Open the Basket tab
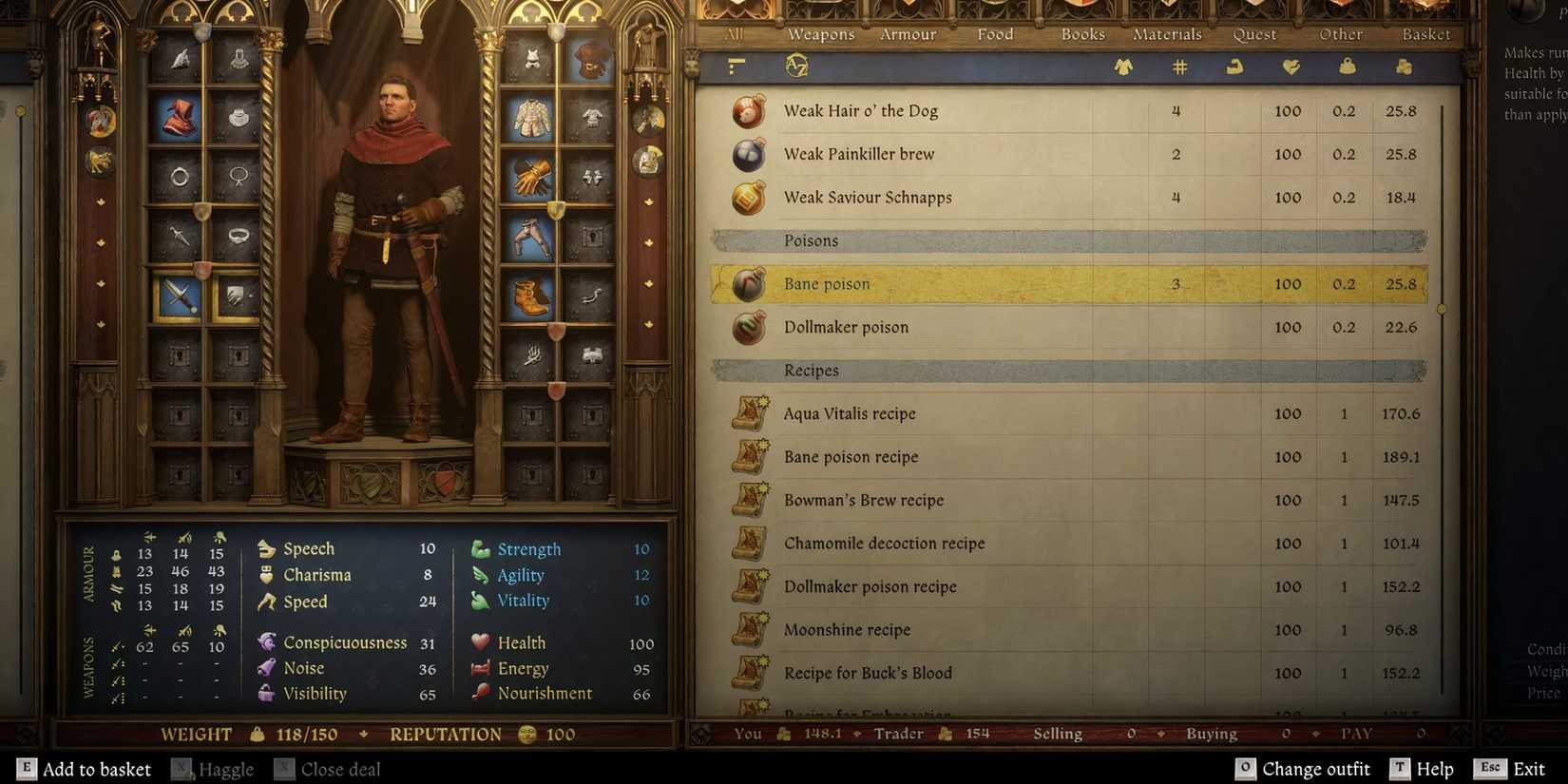Image resolution: width=1568 pixels, height=784 pixels. click(1424, 34)
